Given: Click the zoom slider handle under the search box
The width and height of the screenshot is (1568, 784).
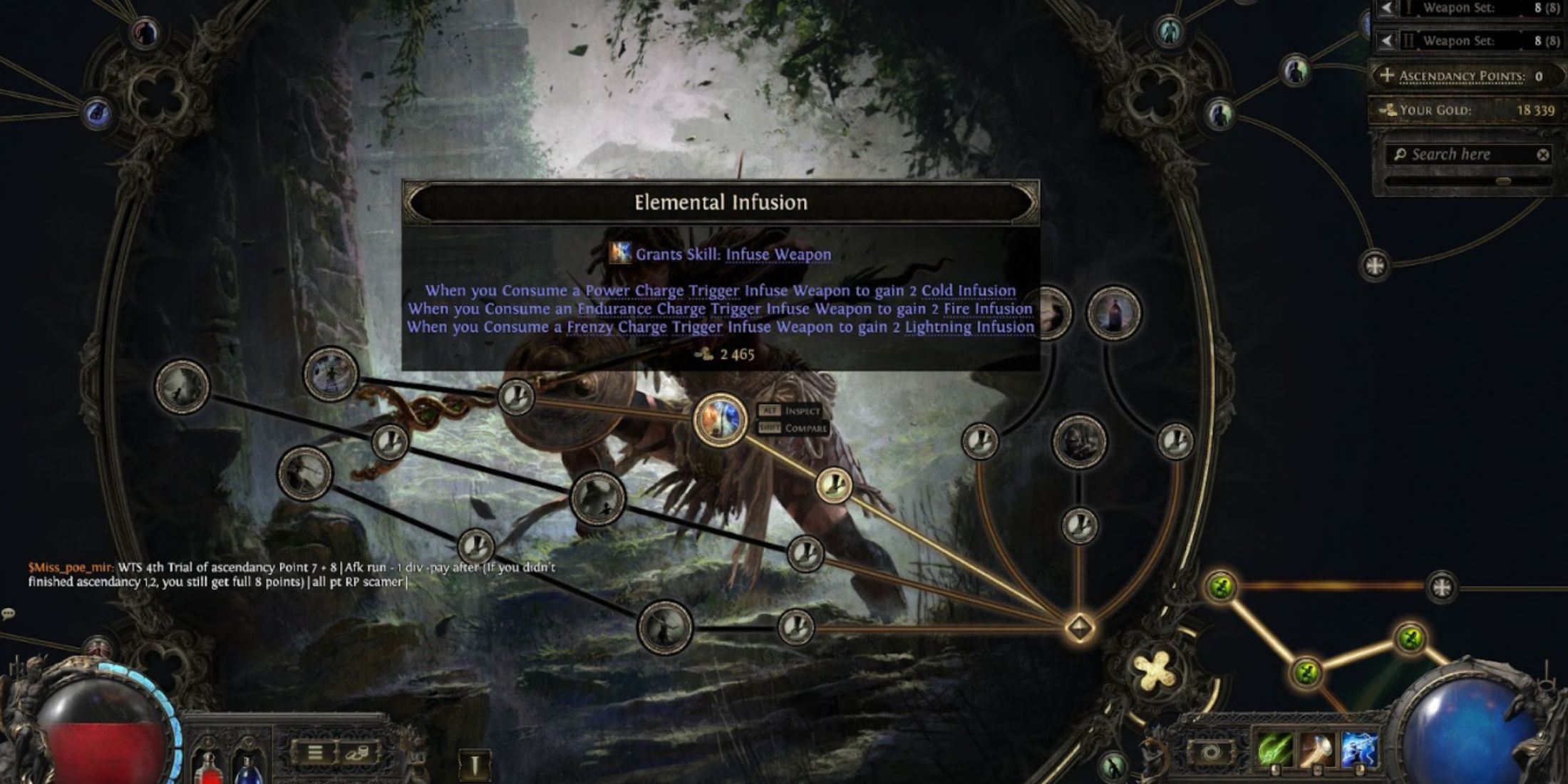Looking at the screenshot, I should [1503, 181].
